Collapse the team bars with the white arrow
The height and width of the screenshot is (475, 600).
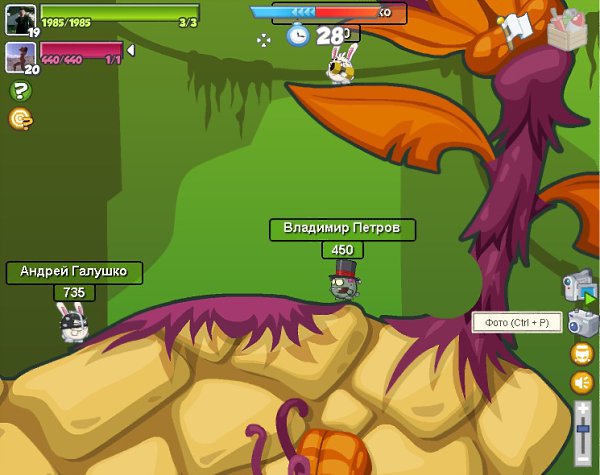(130, 50)
